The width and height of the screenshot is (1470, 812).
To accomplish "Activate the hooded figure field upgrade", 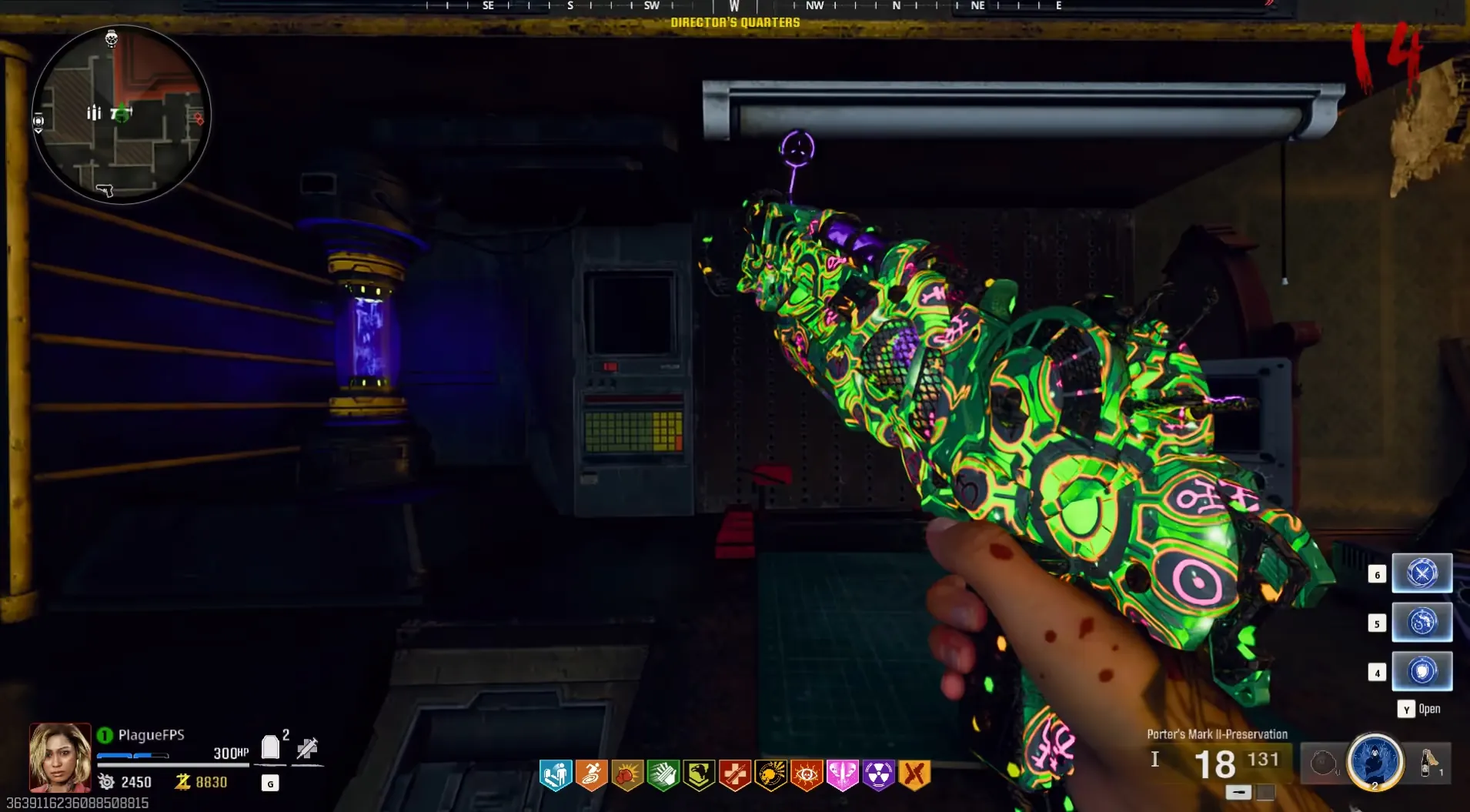I will (x=1375, y=762).
